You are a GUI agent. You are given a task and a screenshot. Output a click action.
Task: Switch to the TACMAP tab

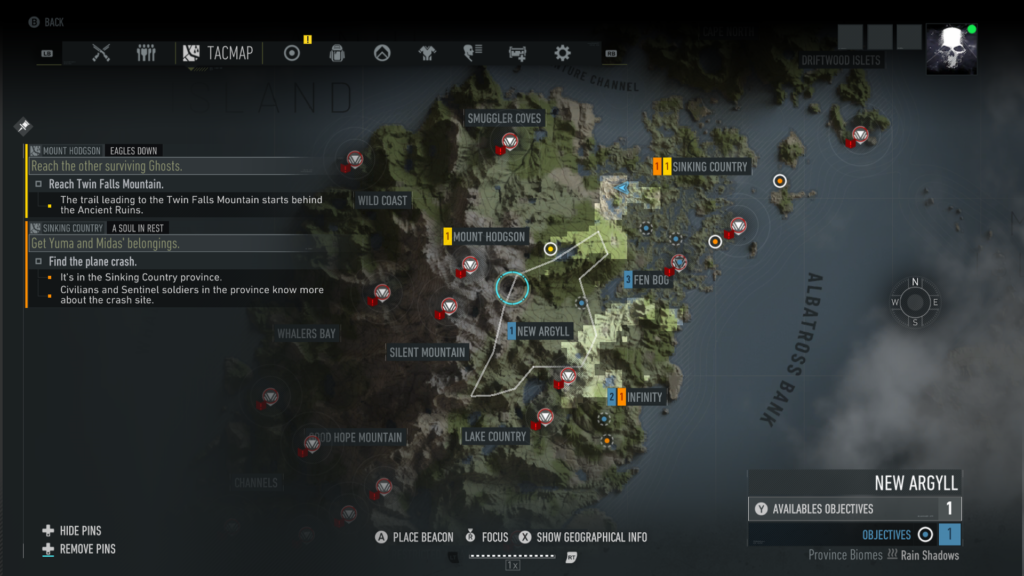pyautogui.click(x=219, y=53)
